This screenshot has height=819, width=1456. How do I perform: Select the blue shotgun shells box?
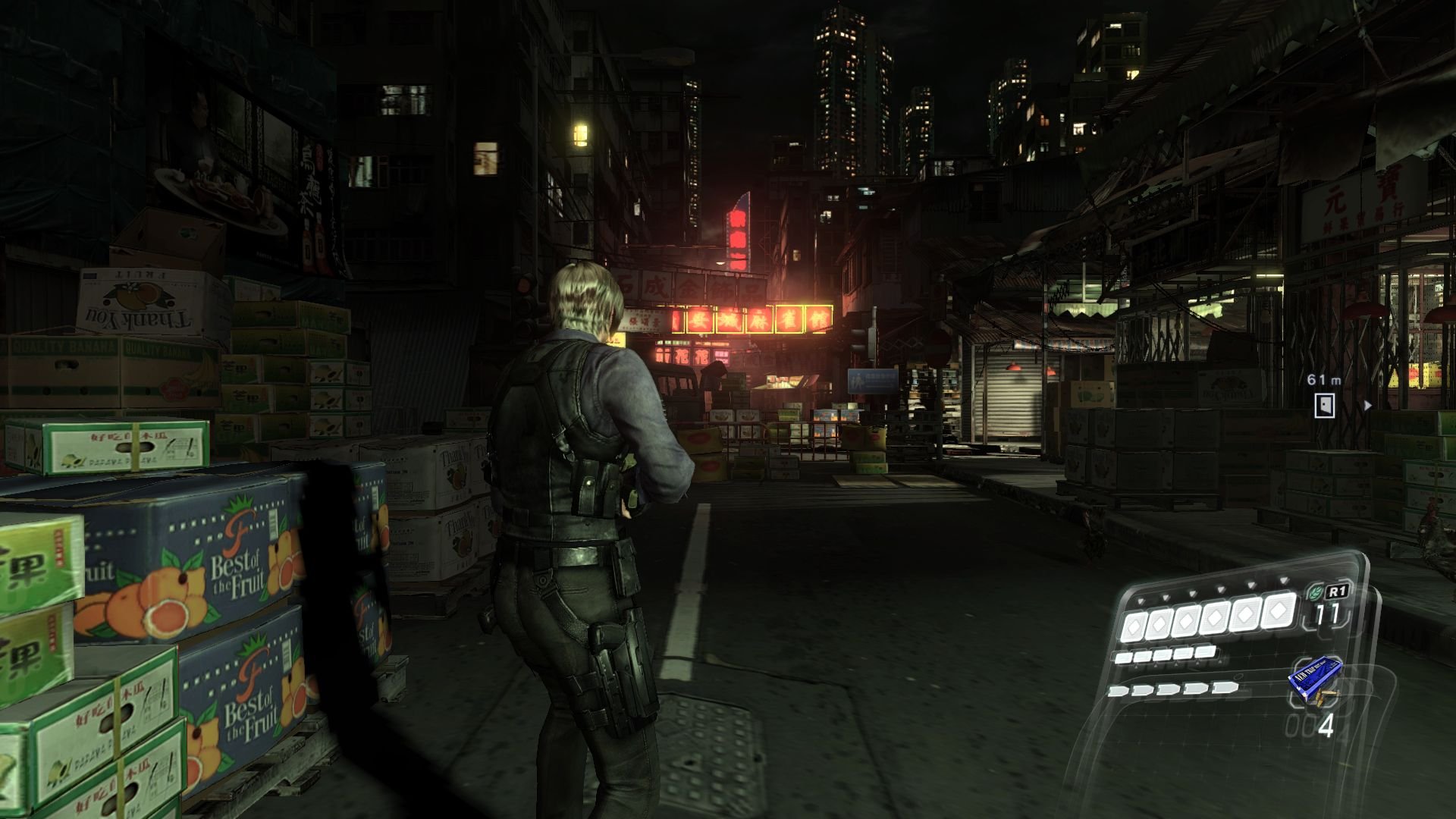pyautogui.click(x=1314, y=676)
